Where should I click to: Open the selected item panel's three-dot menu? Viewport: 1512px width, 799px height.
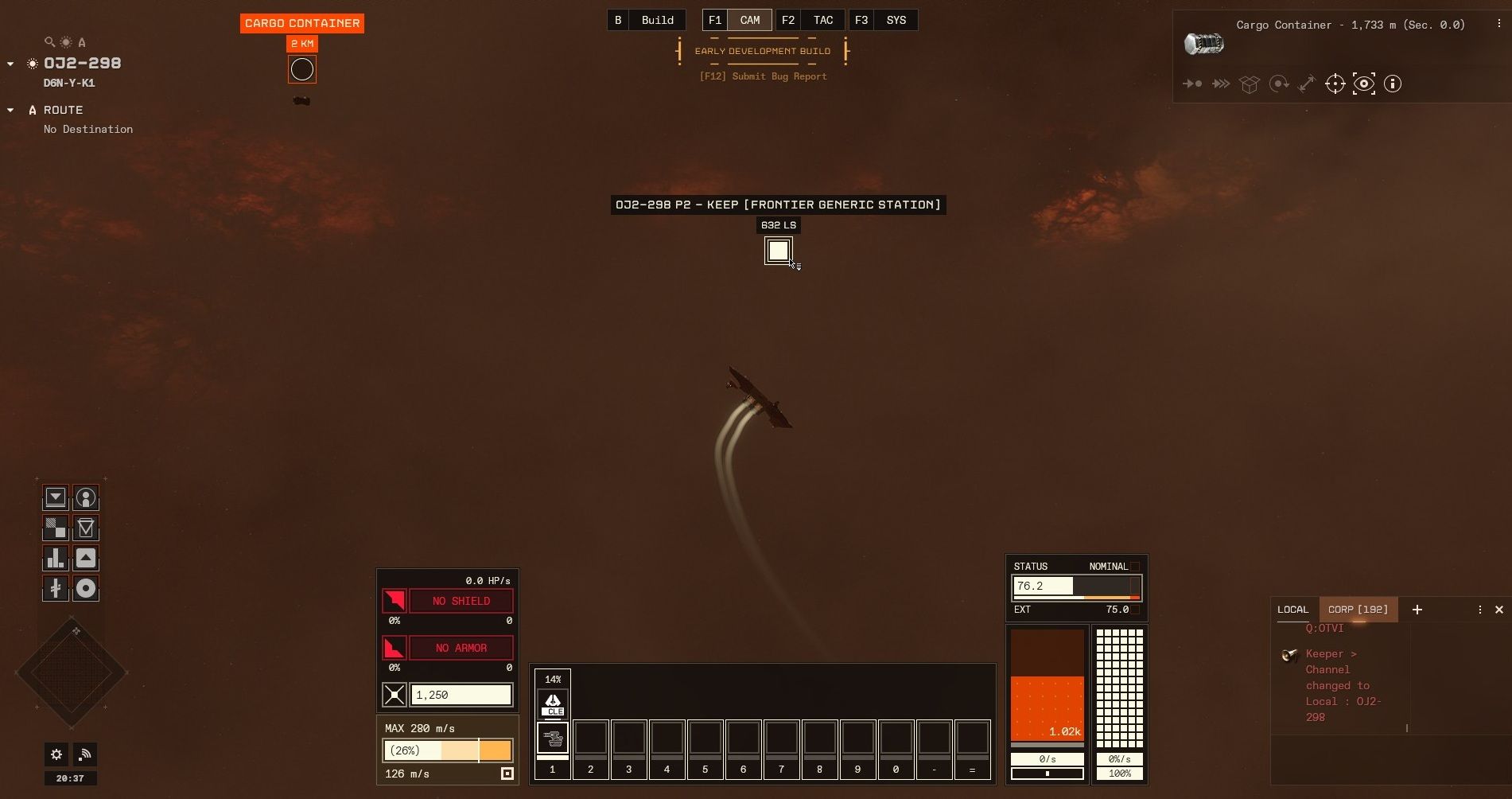tap(1498, 25)
